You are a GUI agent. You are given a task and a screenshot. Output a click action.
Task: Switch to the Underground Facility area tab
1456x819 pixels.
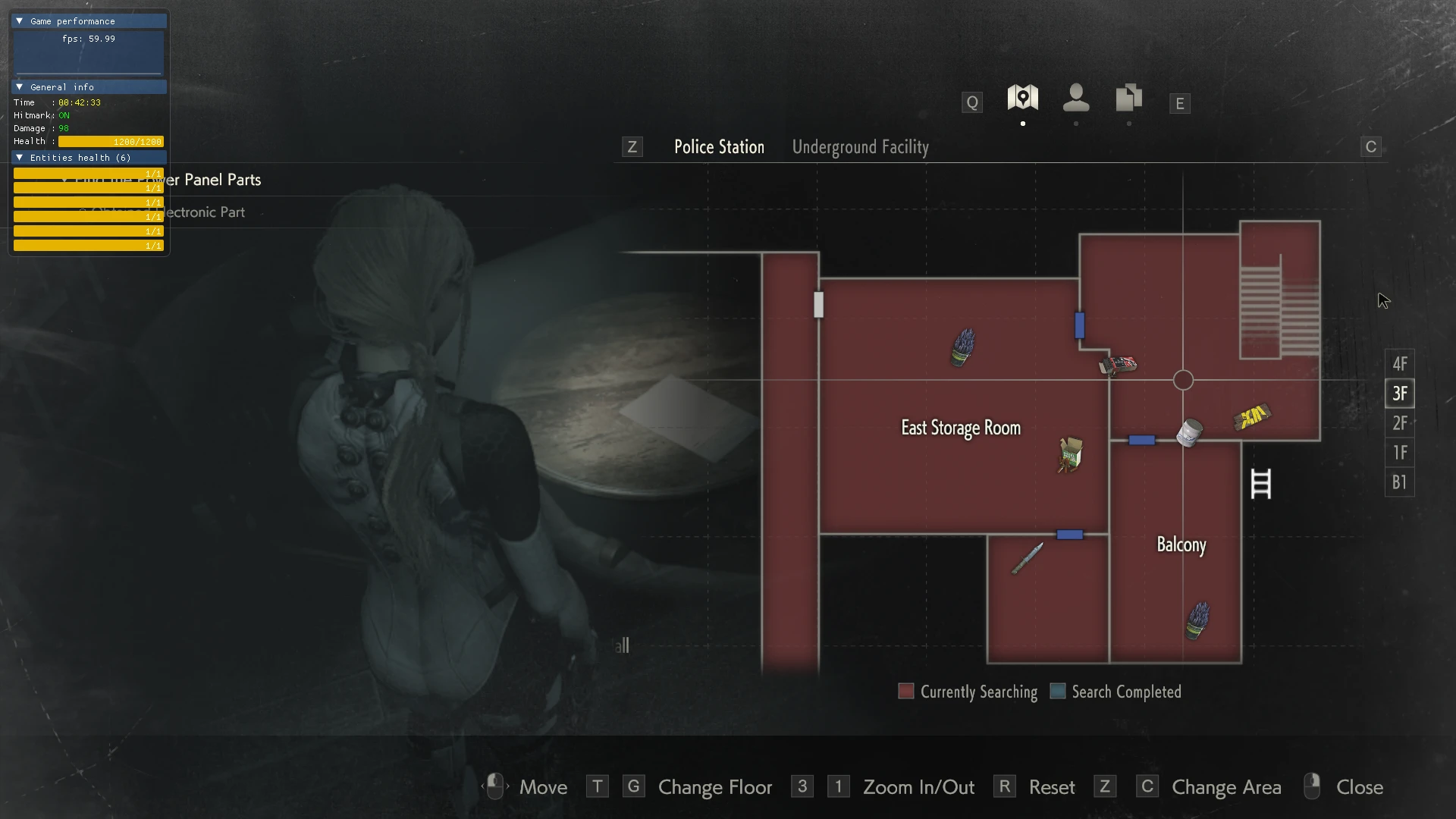(x=860, y=147)
